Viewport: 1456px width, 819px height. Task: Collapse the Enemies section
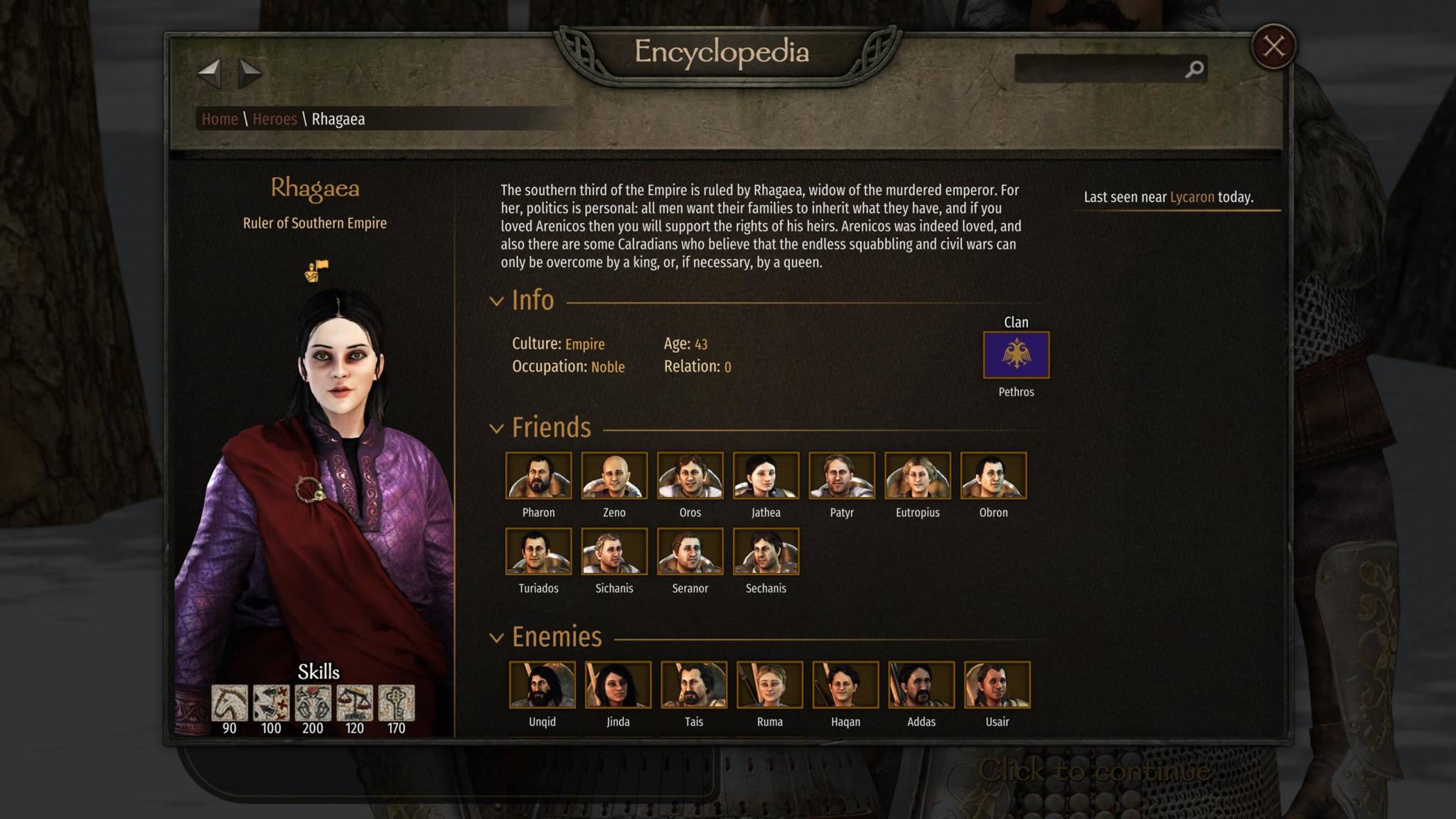496,638
